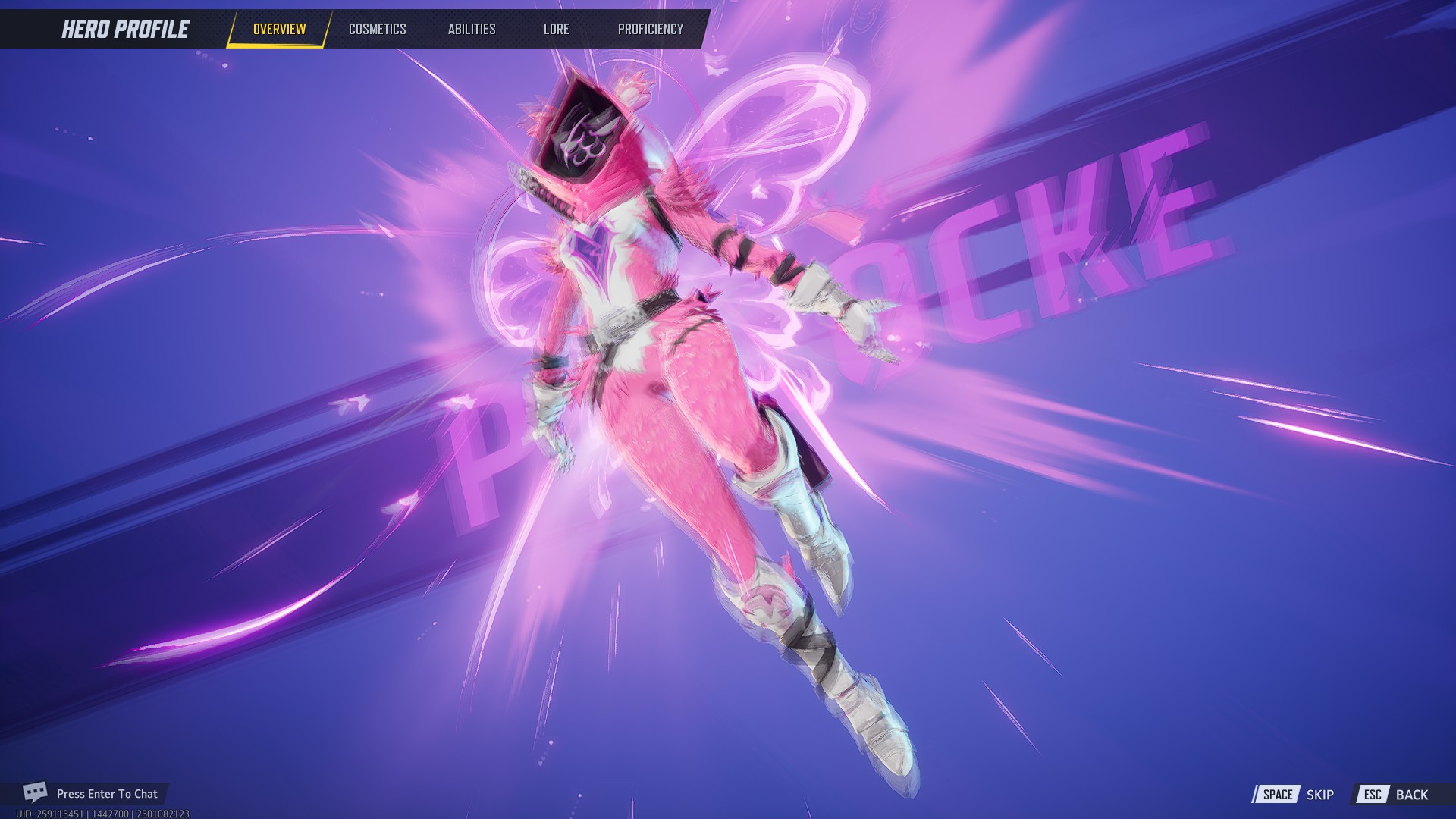Viewport: 1456px width, 819px height.
Task: Click Press Enter To Chat prompt
Action: pos(108,793)
